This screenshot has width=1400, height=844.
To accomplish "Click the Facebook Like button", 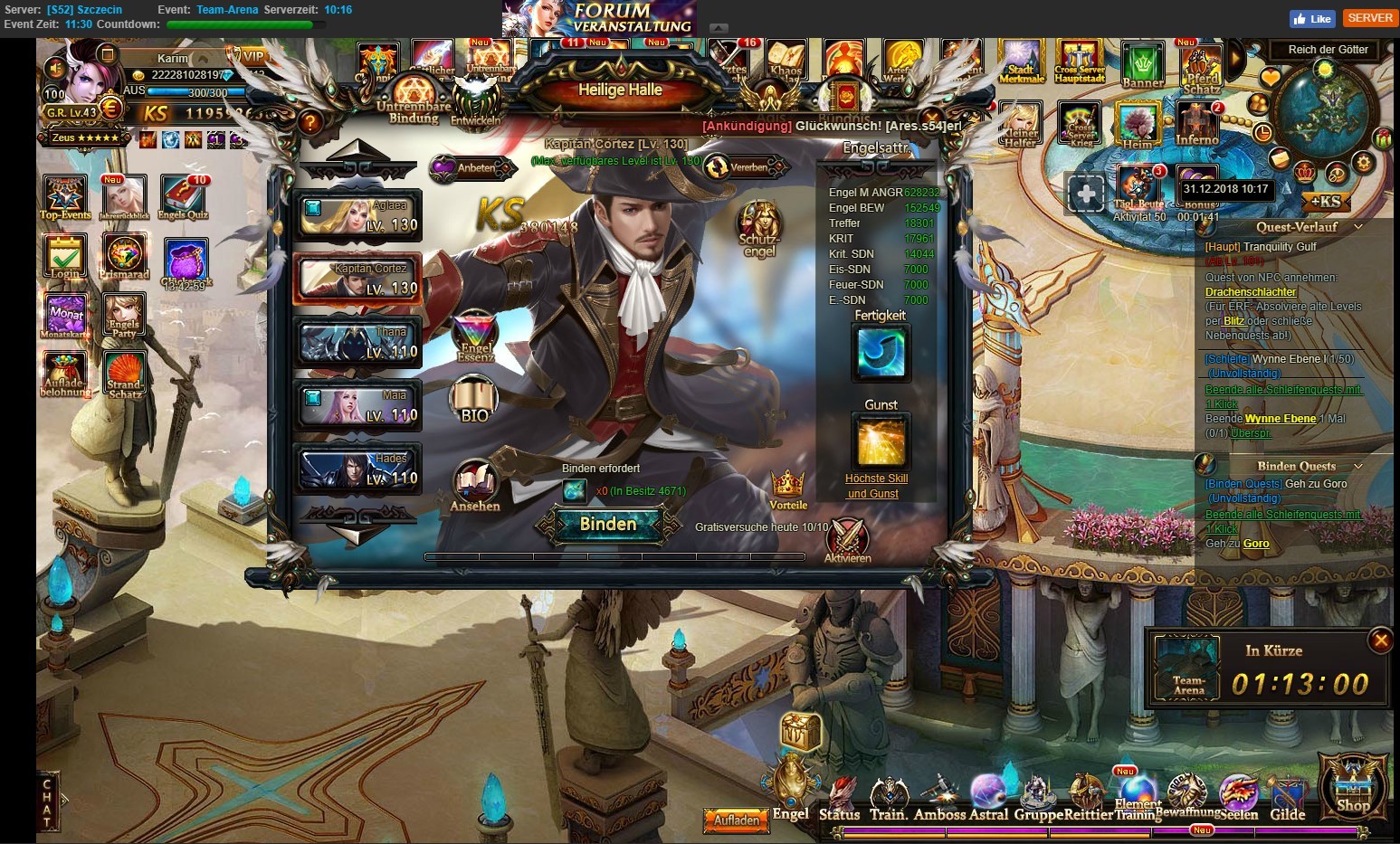I will 1311,19.
